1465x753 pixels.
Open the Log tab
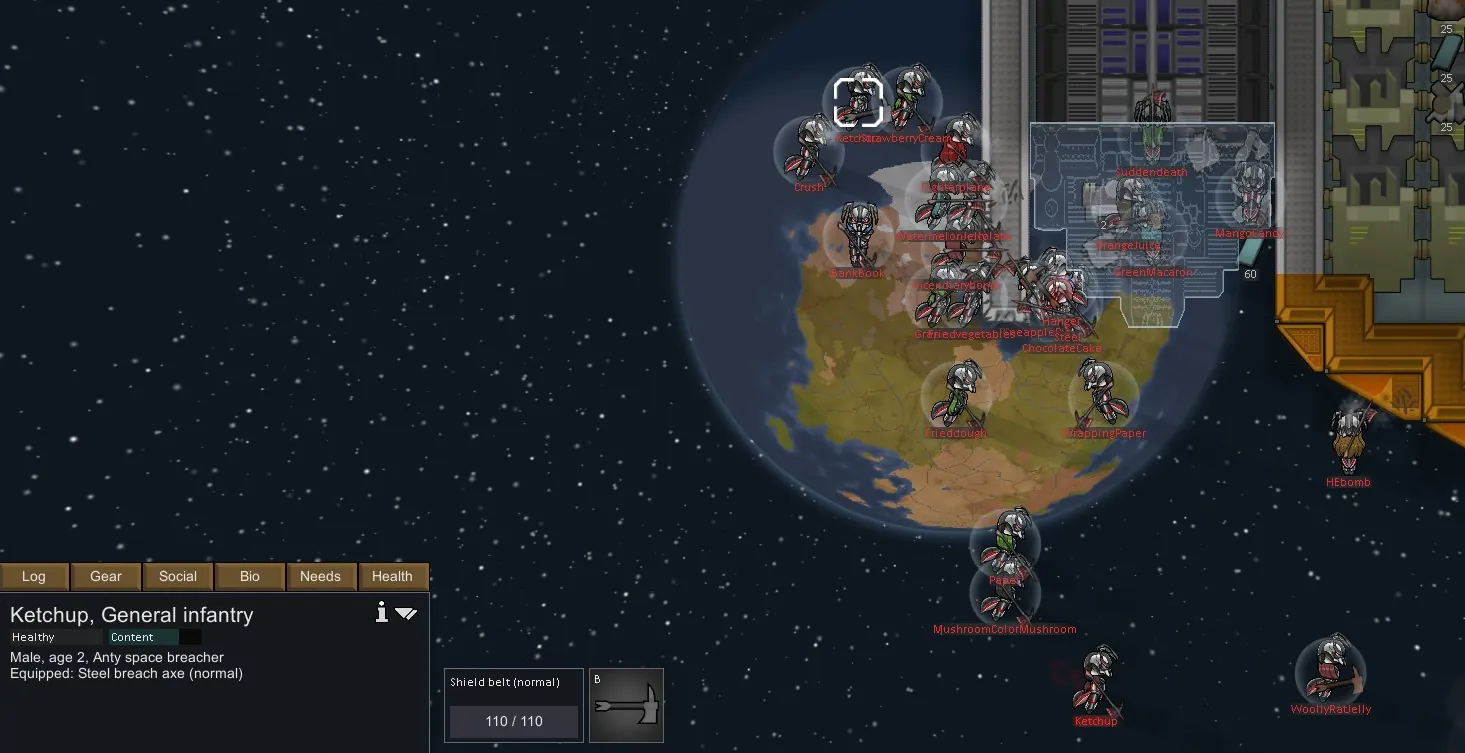point(34,576)
